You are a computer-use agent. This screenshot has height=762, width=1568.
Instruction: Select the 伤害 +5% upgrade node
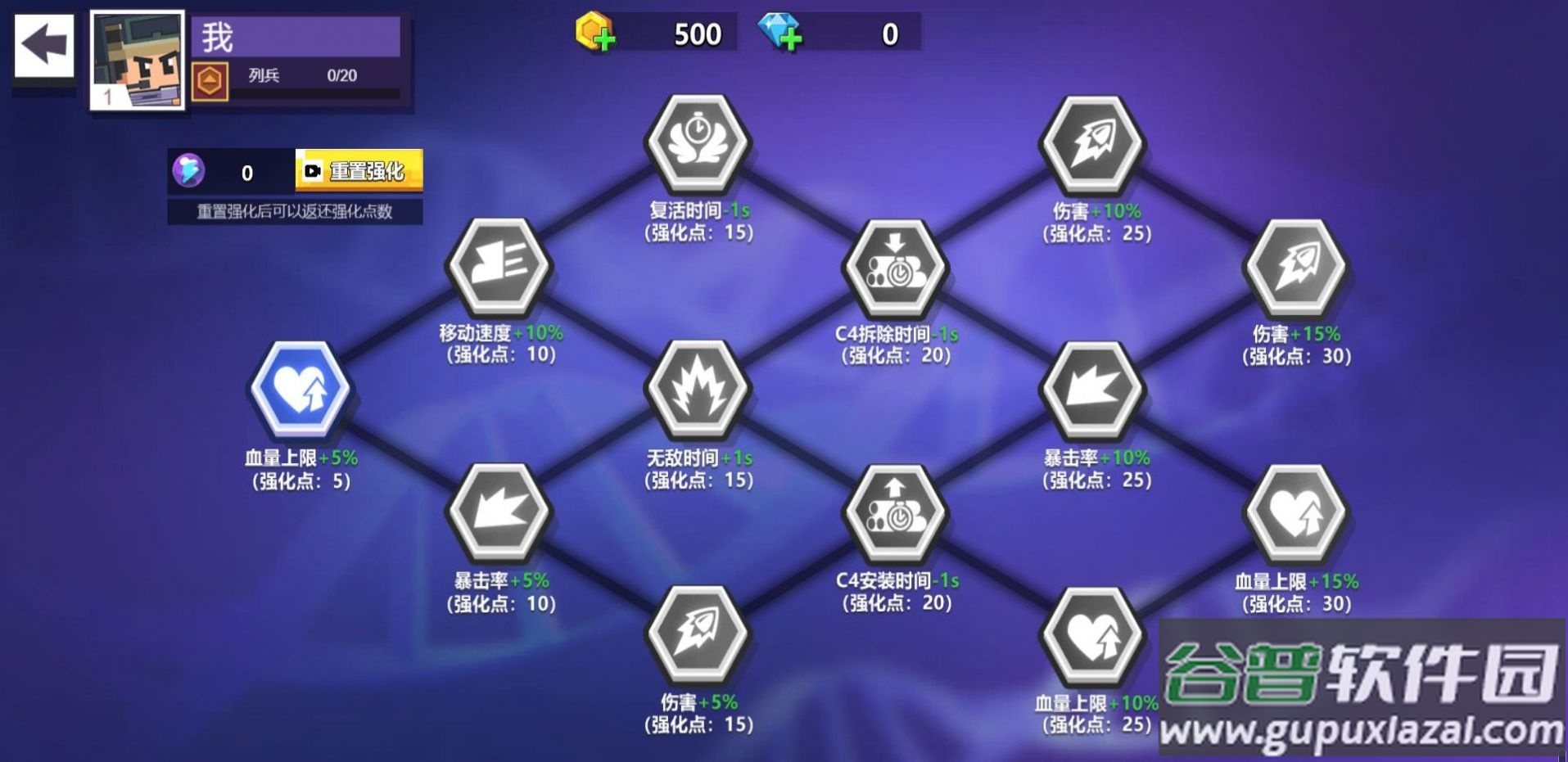click(698, 633)
